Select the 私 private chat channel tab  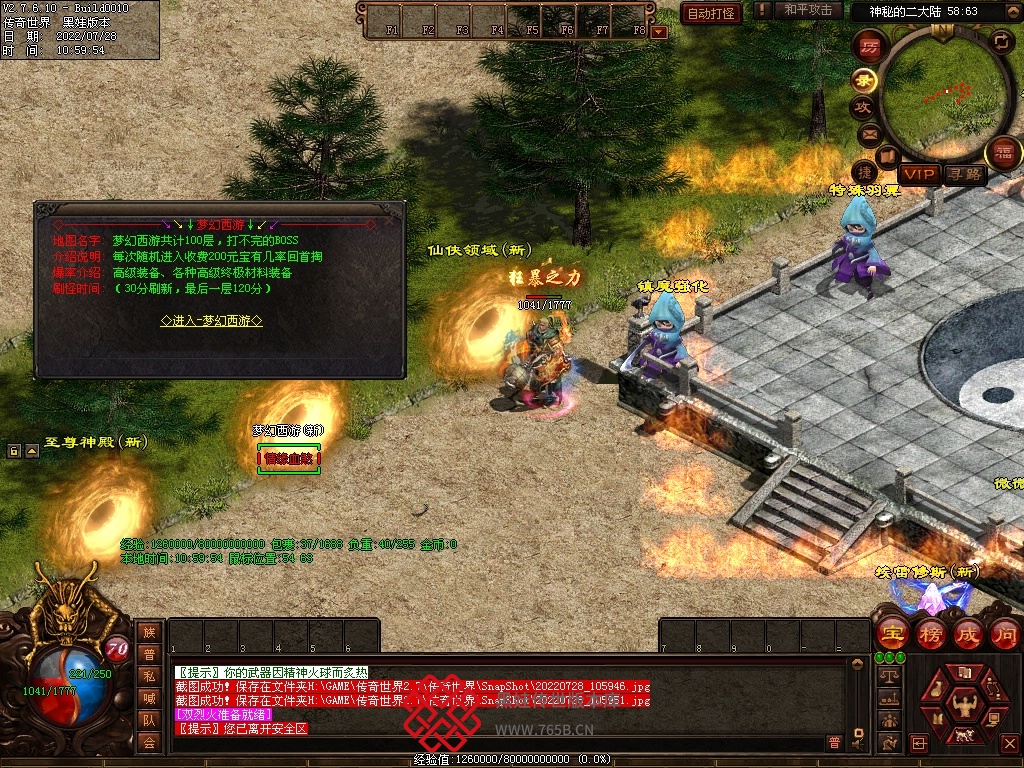(x=149, y=676)
